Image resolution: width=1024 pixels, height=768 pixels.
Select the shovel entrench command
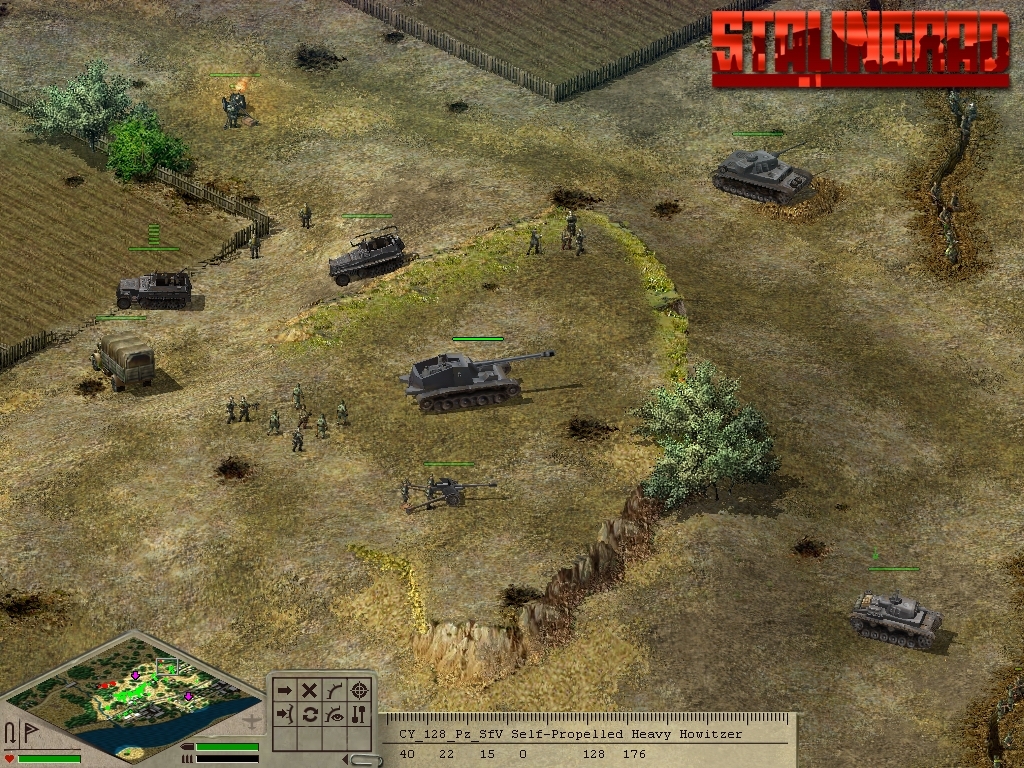click(x=360, y=714)
